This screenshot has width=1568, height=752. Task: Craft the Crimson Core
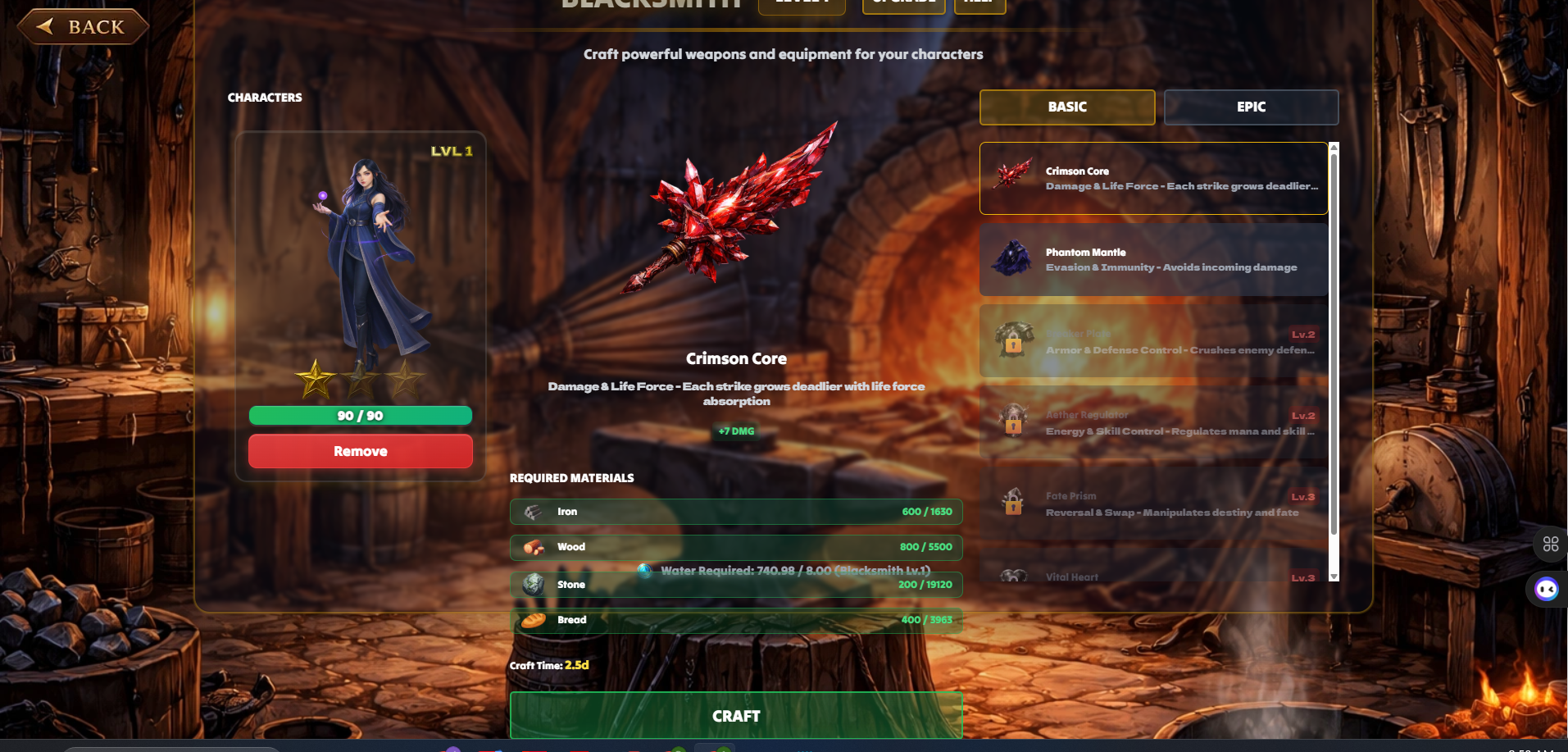point(735,716)
